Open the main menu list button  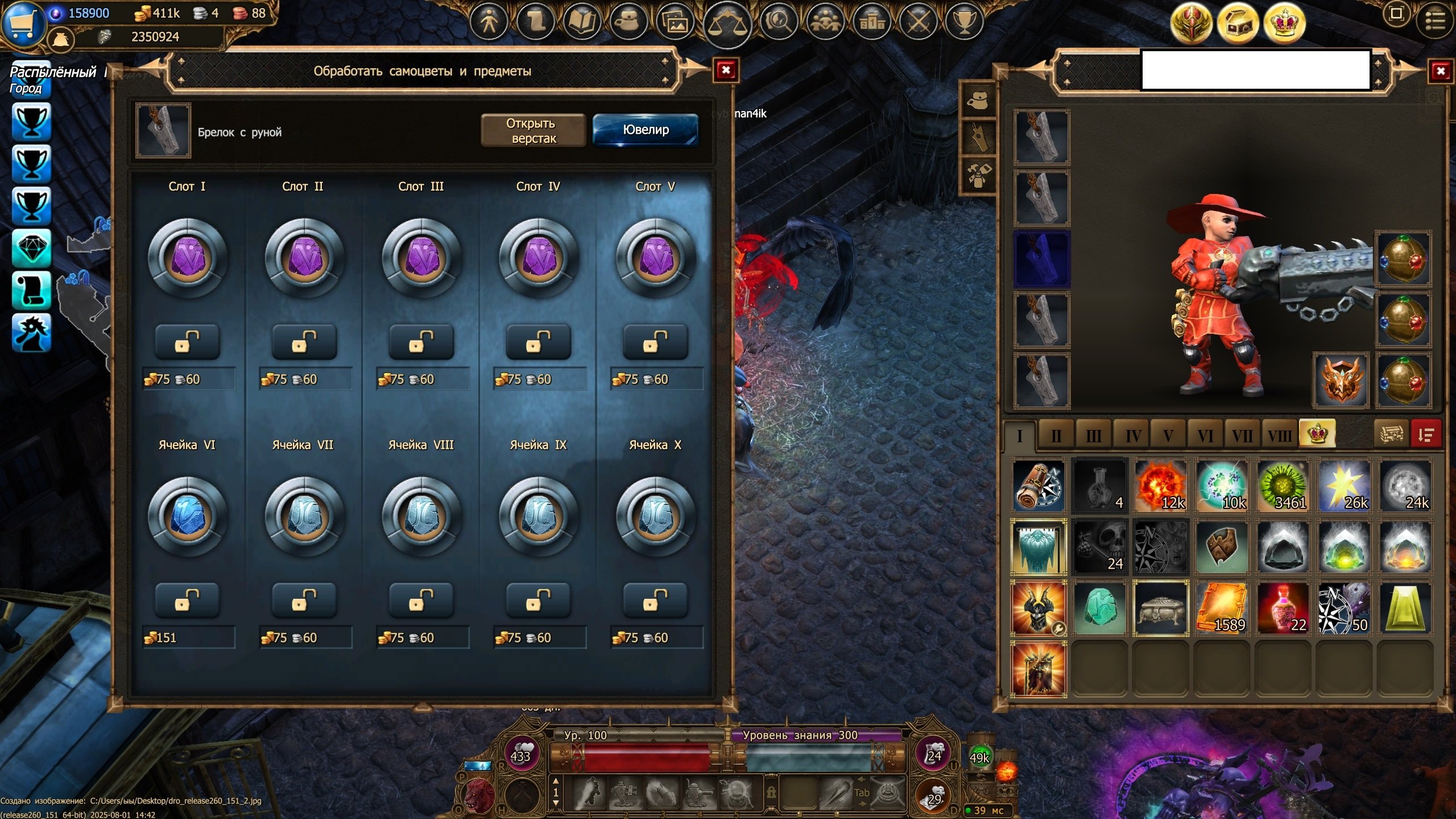1434,22
